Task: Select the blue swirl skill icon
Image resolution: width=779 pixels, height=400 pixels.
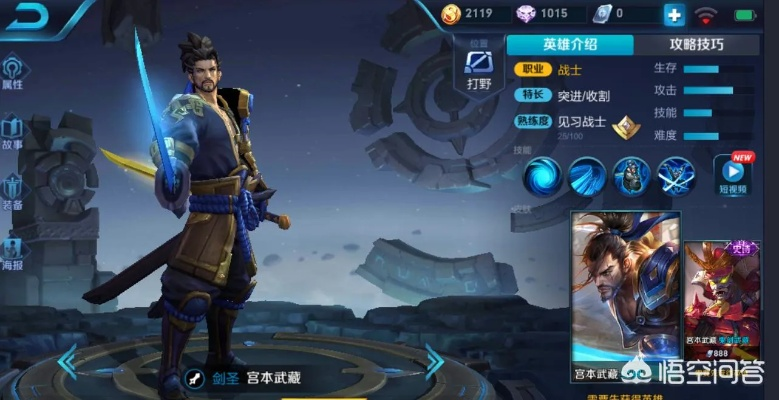Action: [x=543, y=175]
